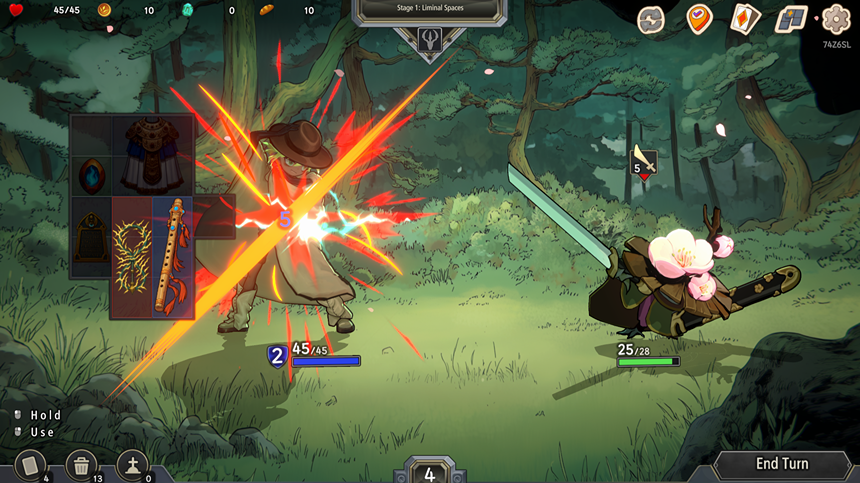Open the map pin checkmark icon
The image size is (860, 483).
tap(699, 19)
